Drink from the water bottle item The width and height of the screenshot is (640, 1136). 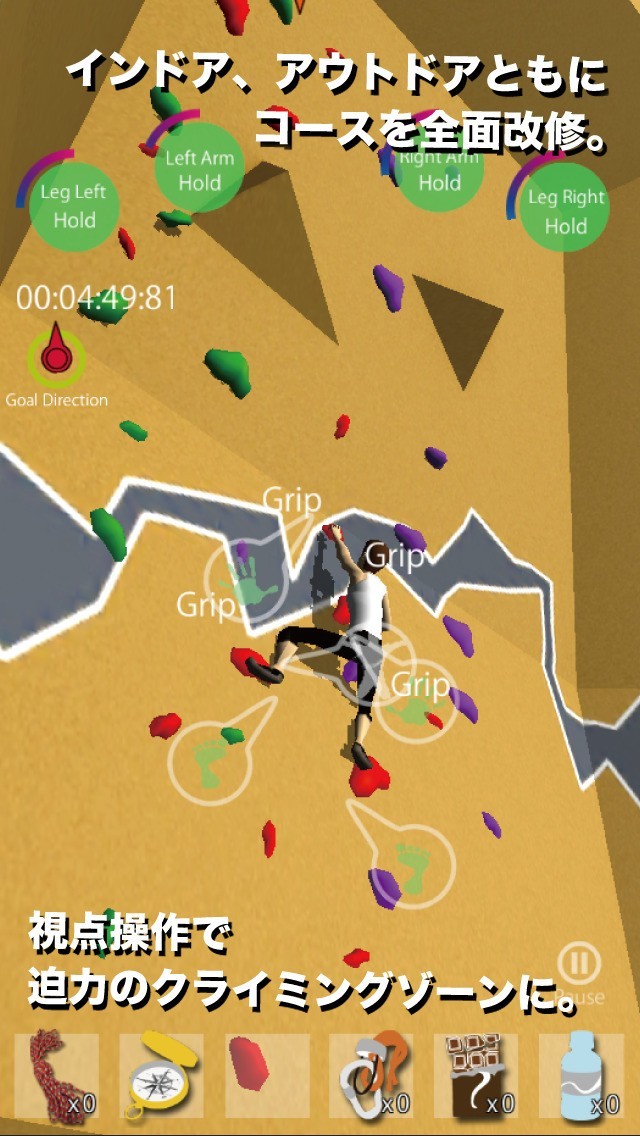(581, 1075)
